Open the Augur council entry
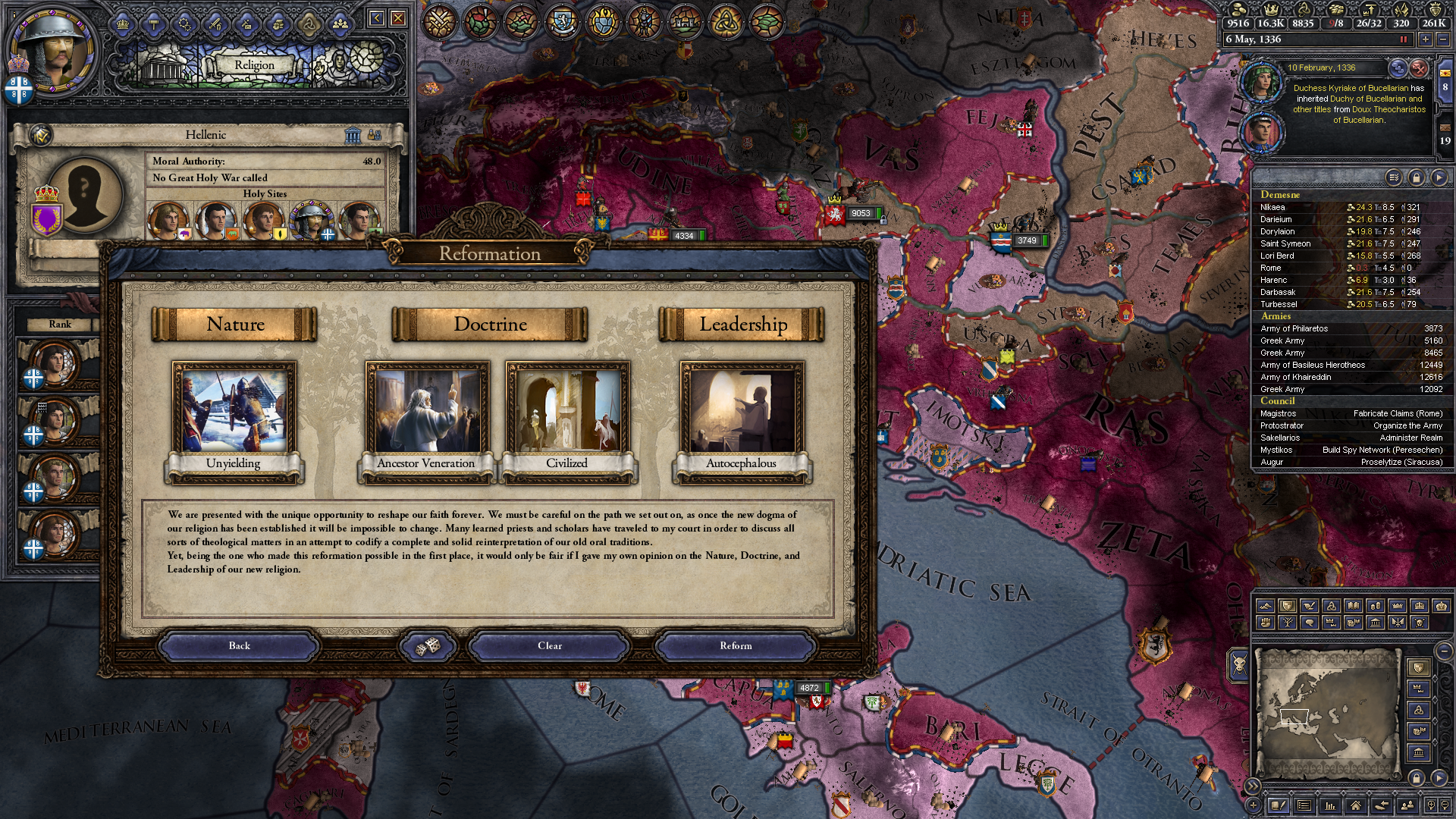This screenshot has width=1456, height=819. tap(1272, 462)
